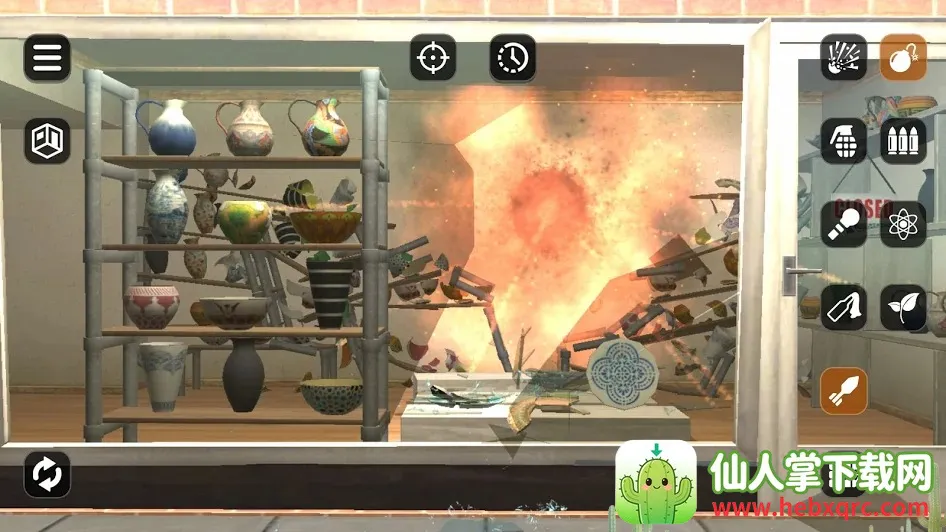This screenshot has width=946, height=532.
Task: Open the hamburger menu
Action: click(x=47, y=58)
